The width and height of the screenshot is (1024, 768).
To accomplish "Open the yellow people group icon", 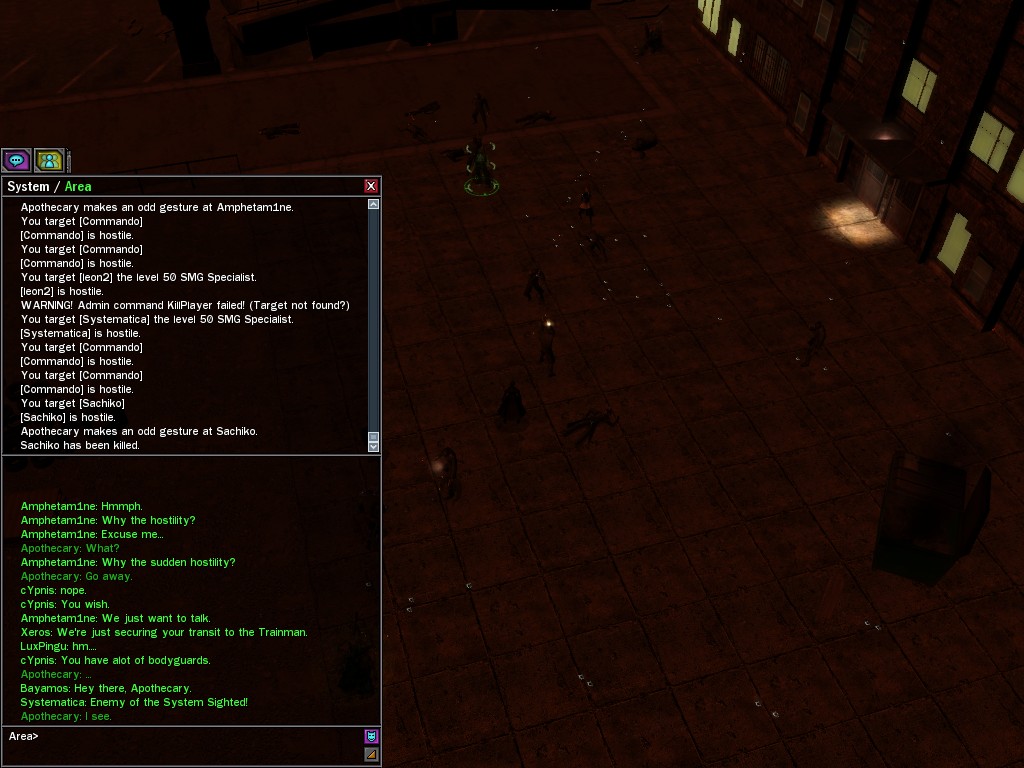I will point(49,160).
